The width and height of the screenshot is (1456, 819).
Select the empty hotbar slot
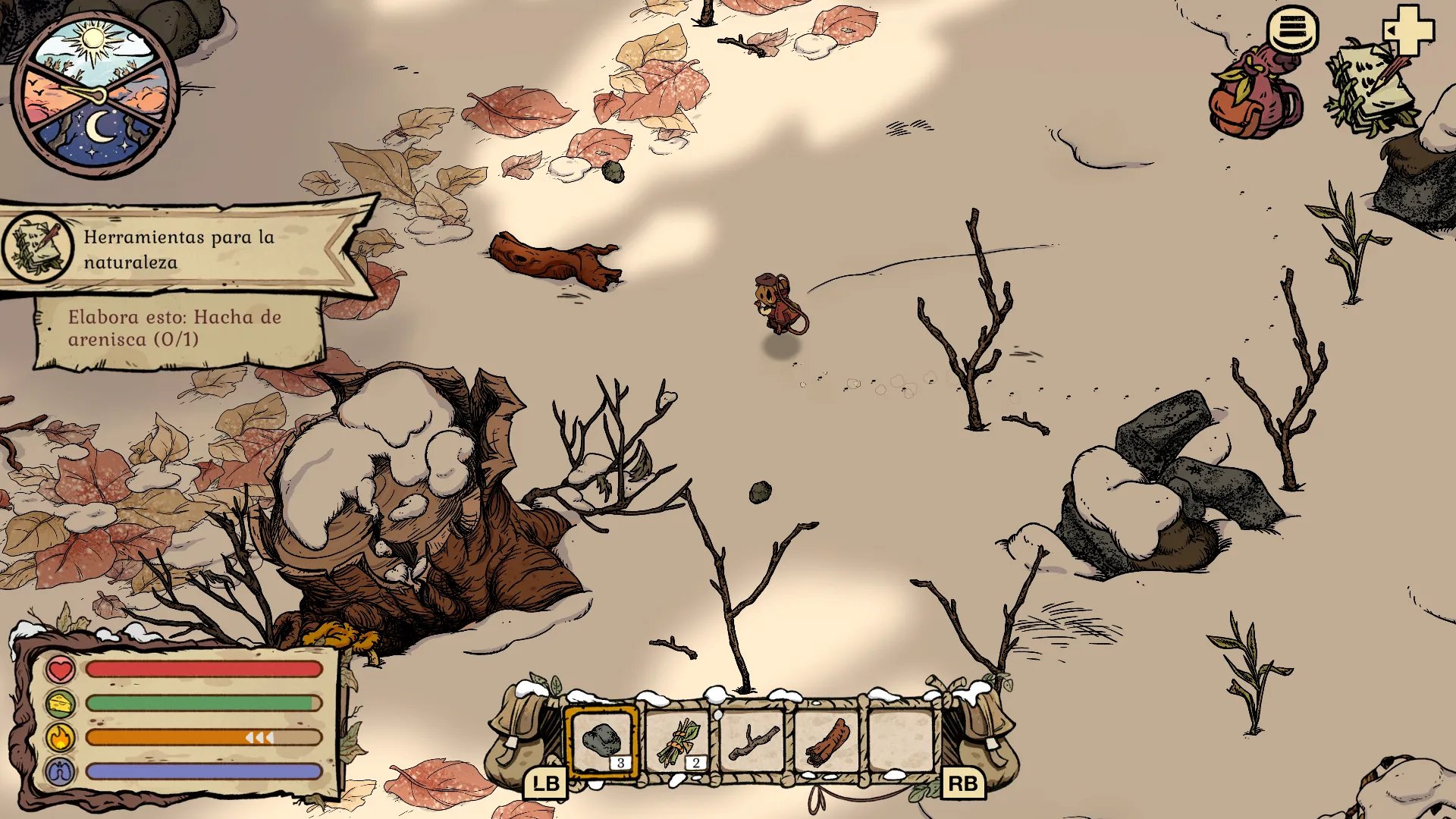point(902,741)
